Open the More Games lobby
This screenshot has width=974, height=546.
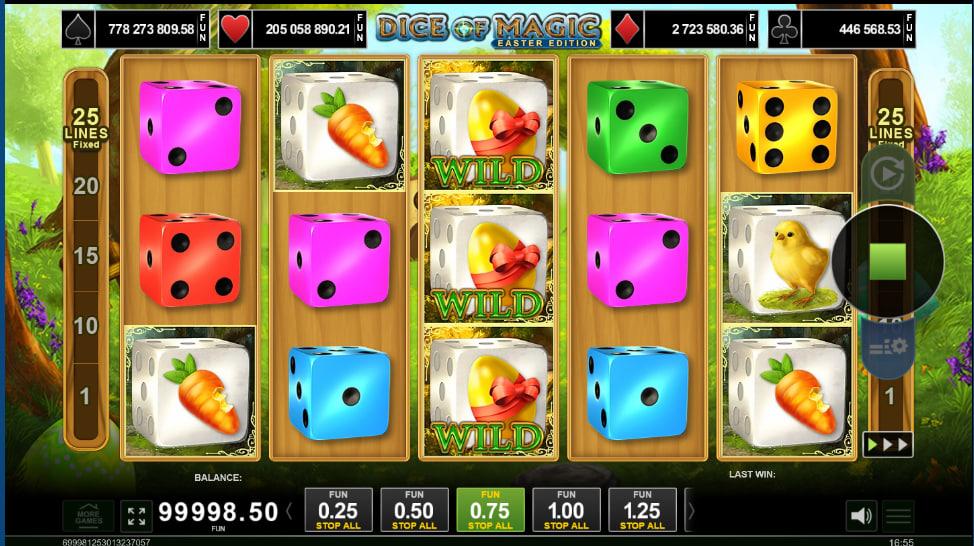[88, 515]
